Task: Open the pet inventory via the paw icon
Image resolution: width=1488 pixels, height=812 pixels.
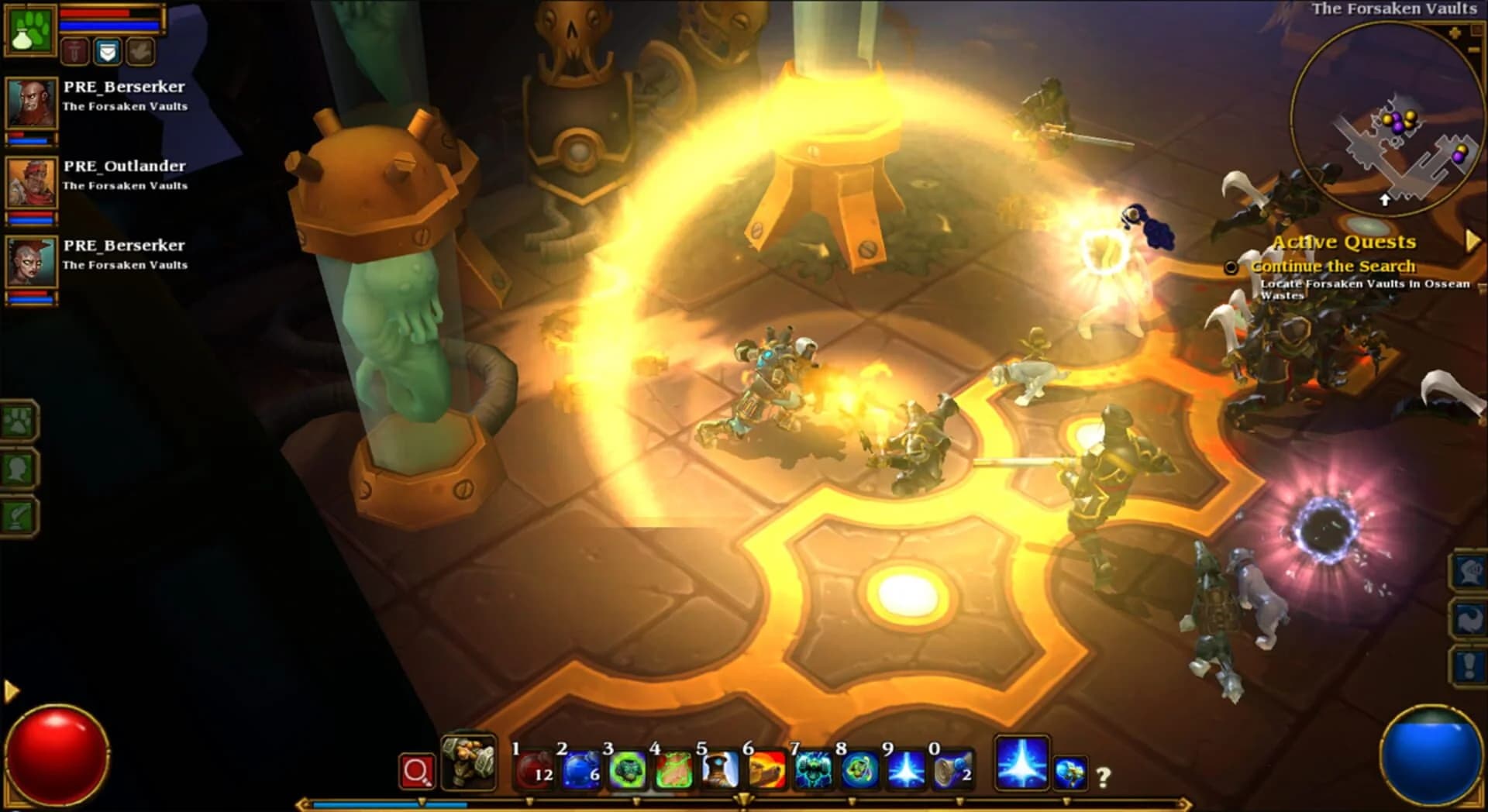Action: pos(17,421)
